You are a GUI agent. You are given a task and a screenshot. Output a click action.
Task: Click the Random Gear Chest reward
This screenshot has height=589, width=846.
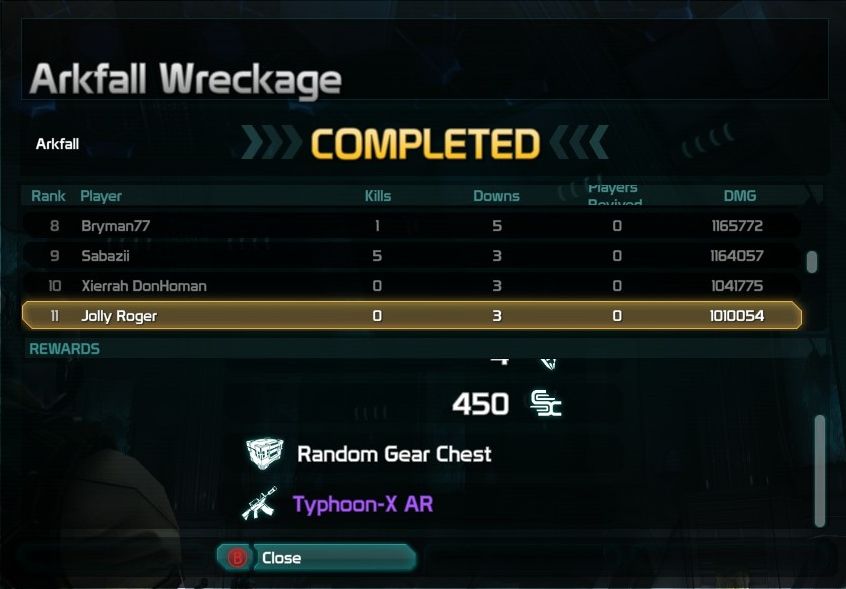pos(393,454)
